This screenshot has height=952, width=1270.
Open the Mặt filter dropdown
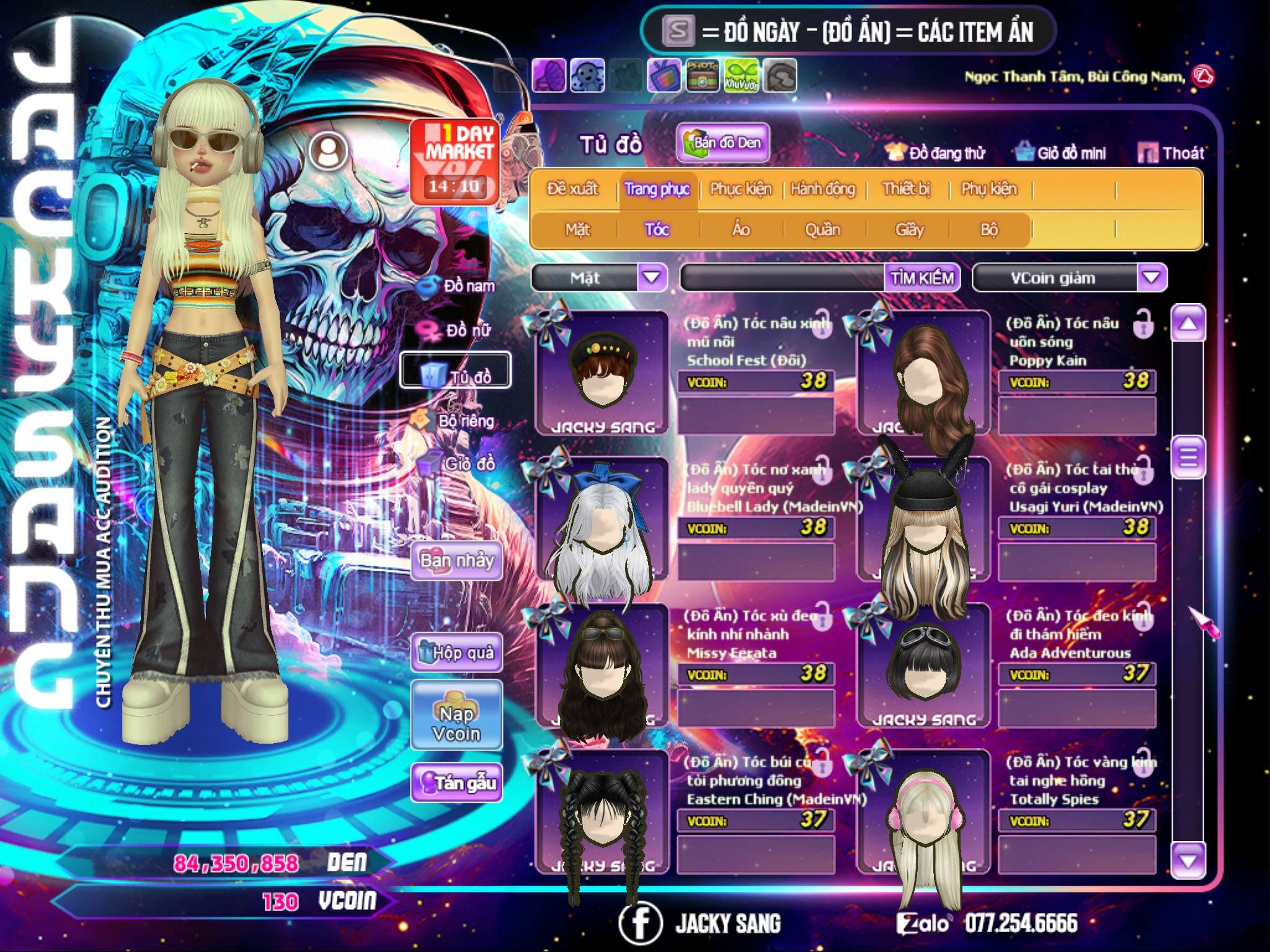coord(651,277)
